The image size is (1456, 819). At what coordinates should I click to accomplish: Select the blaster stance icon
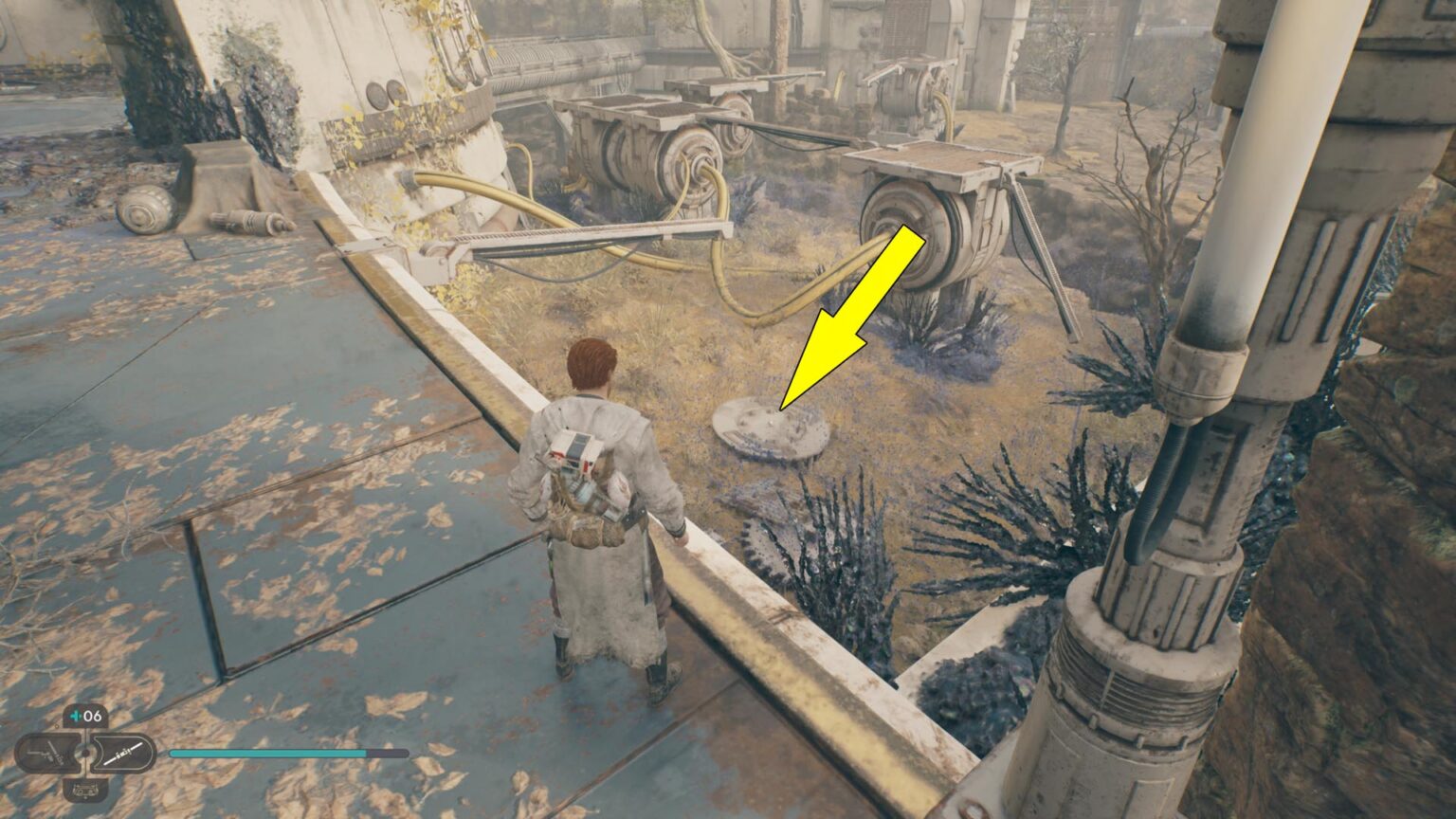pos(47,753)
